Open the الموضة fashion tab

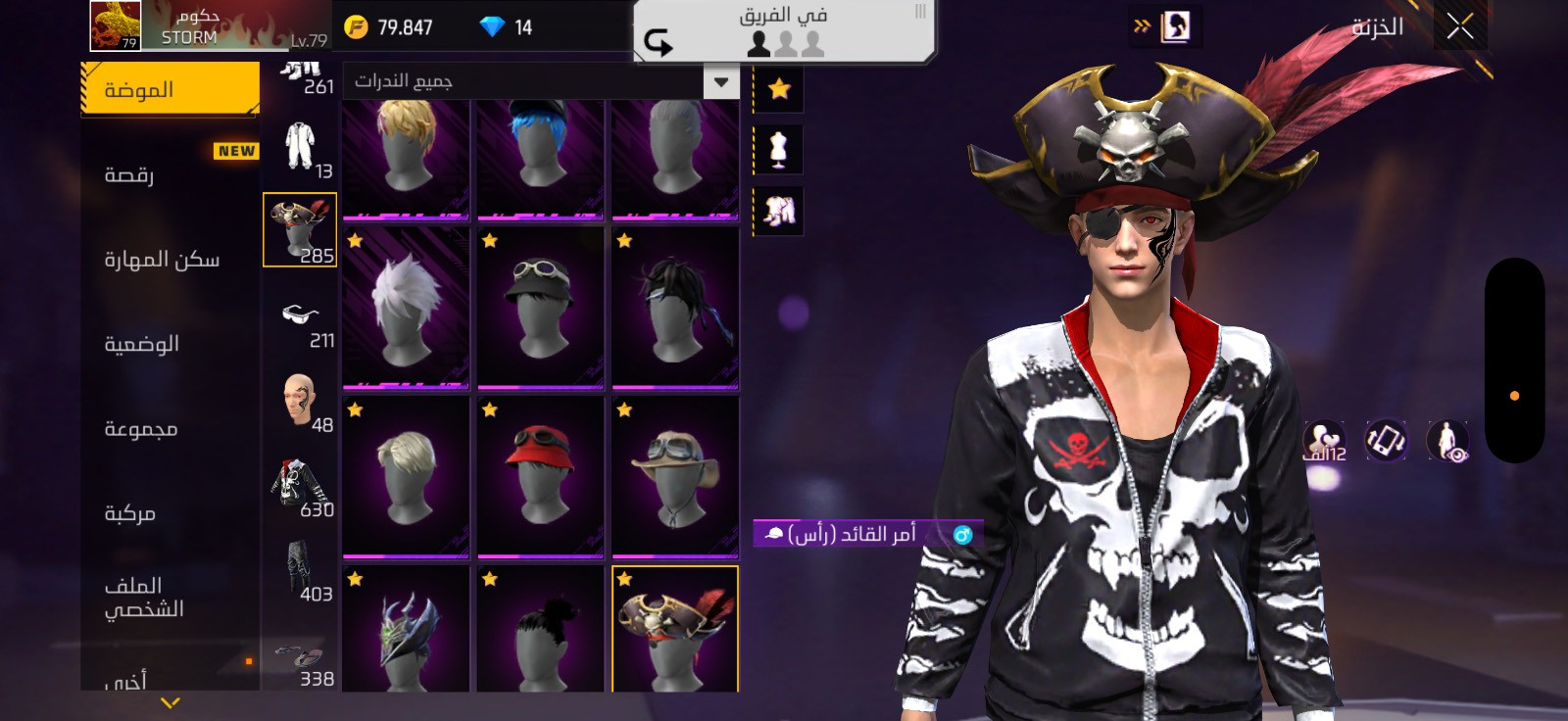pyautogui.click(x=170, y=89)
